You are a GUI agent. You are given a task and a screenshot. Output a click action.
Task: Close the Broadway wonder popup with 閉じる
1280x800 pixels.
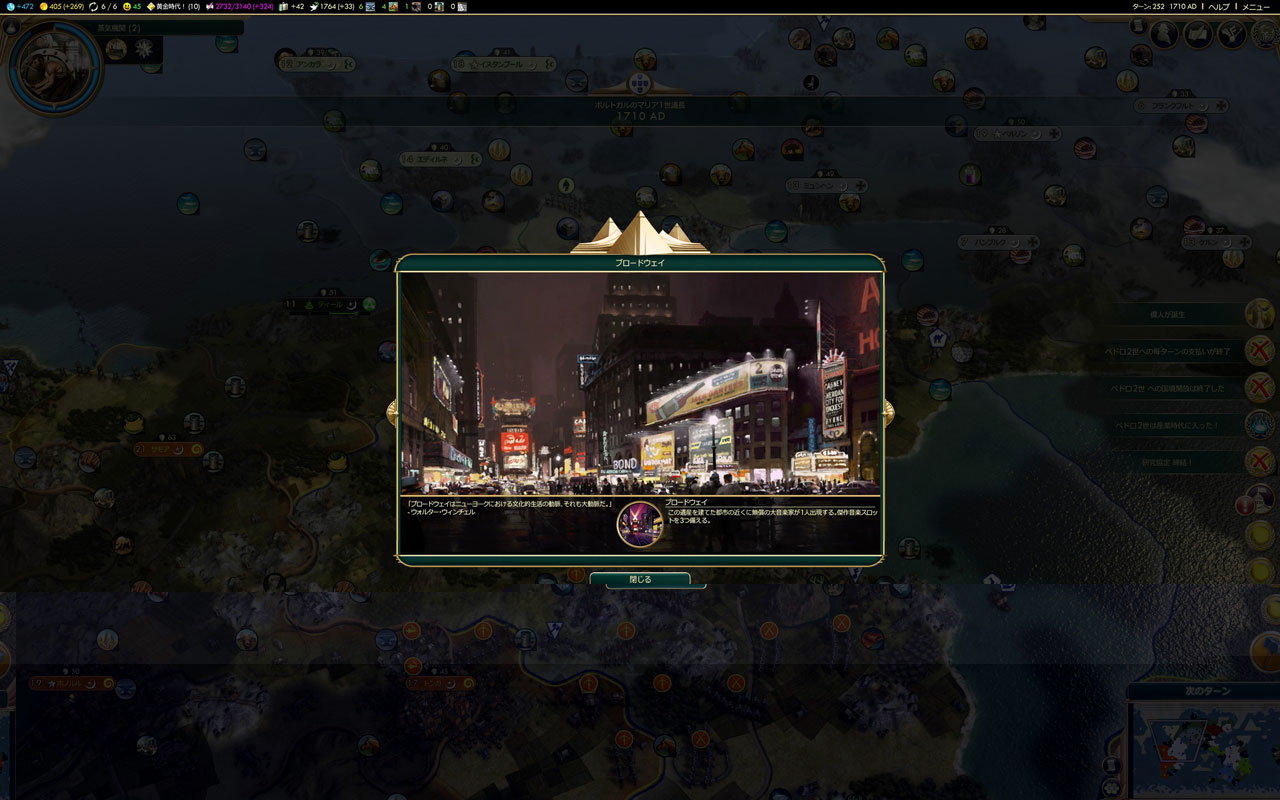pos(640,579)
